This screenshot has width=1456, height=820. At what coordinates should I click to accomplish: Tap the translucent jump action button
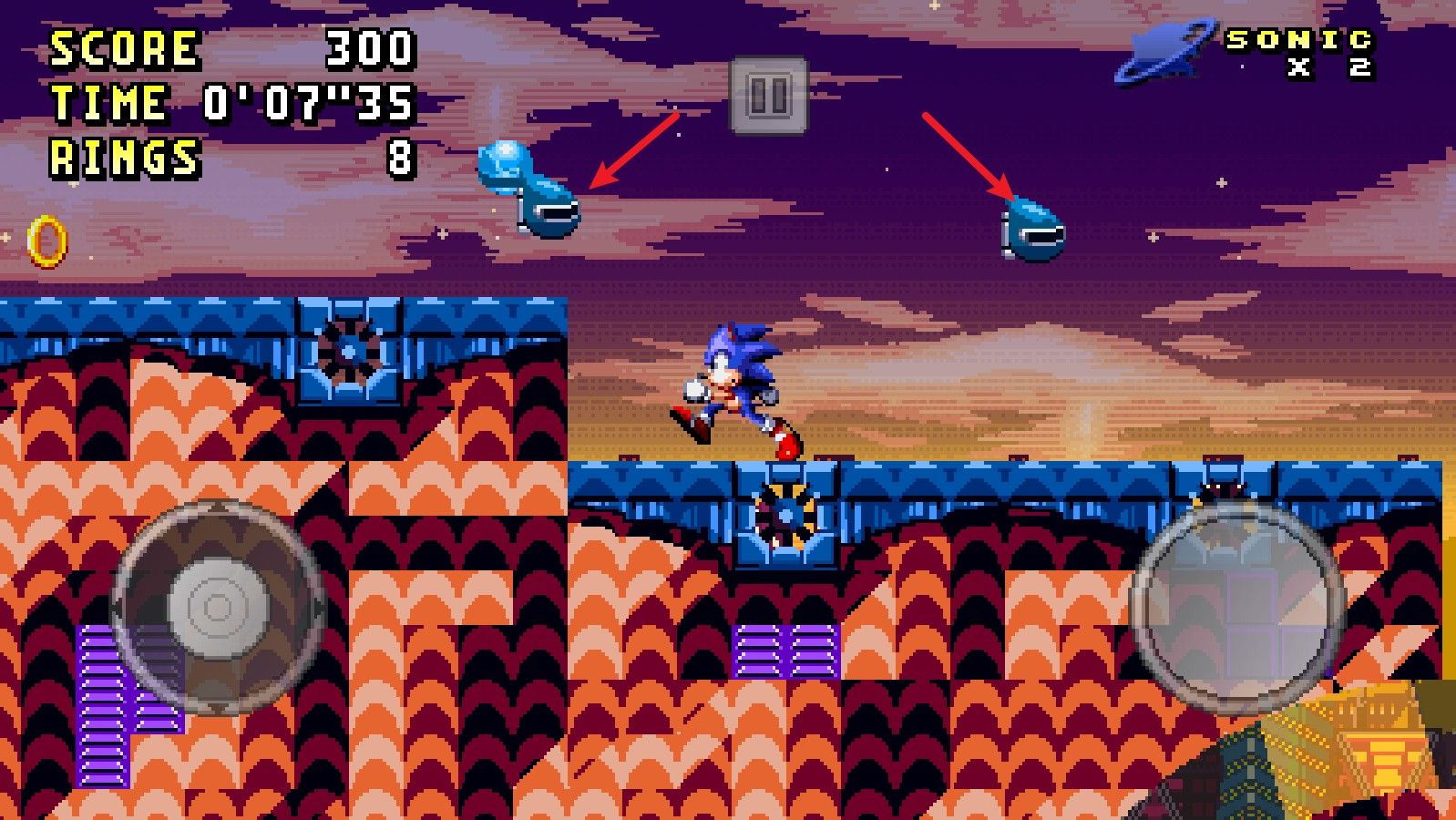tap(1236, 606)
